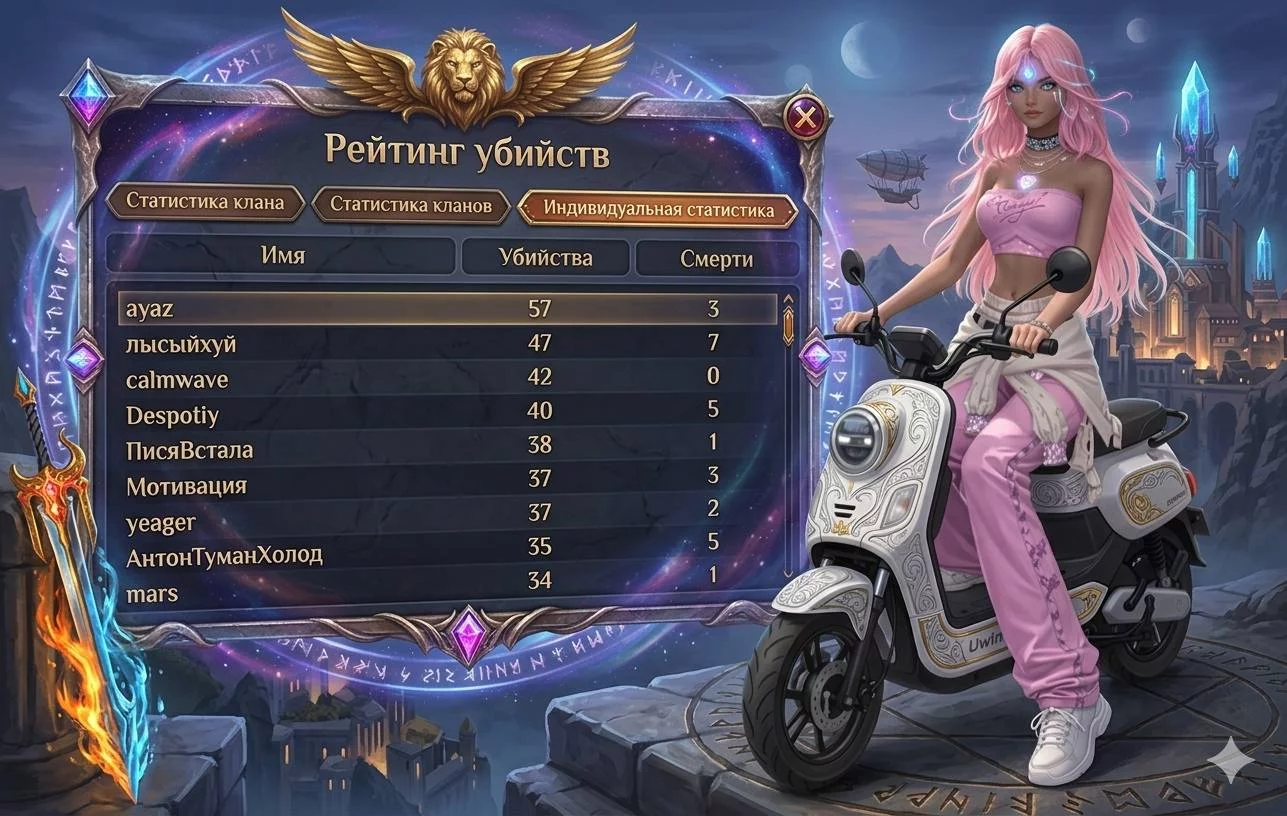Open the Статистика кланов tab
The height and width of the screenshot is (816, 1287).
(x=411, y=206)
